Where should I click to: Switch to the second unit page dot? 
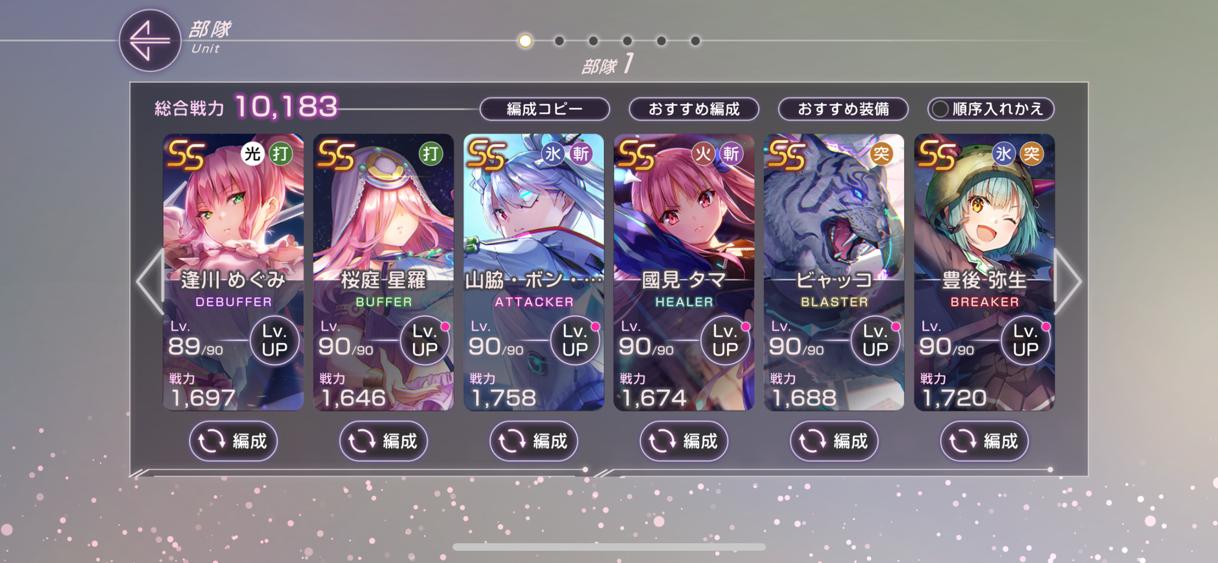pos(559,41)
